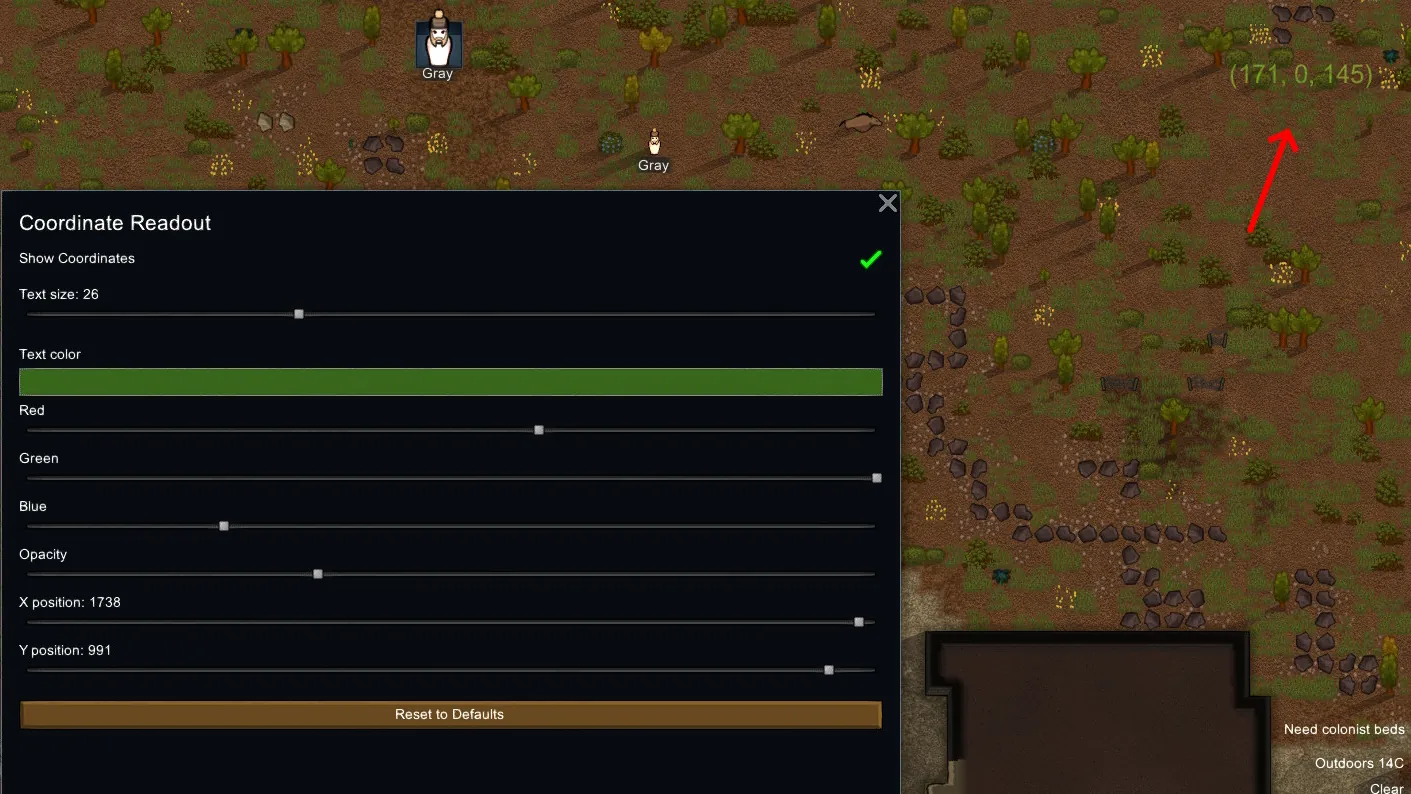The width and height of the screenshot is (1411, 794).
Task: Toggle the Show Coordinates checkmark
Action: [870, 260]
